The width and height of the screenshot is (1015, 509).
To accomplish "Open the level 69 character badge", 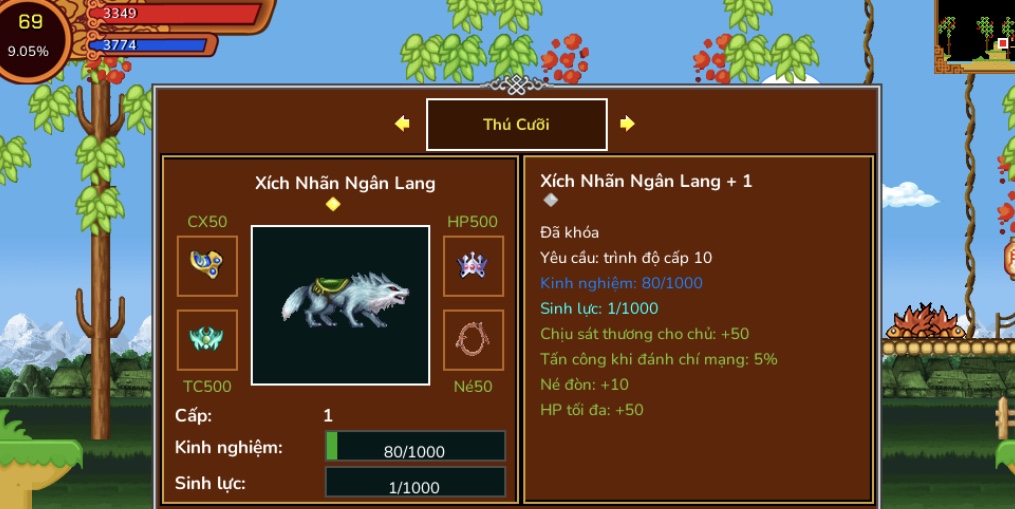I will click(30, 35).
